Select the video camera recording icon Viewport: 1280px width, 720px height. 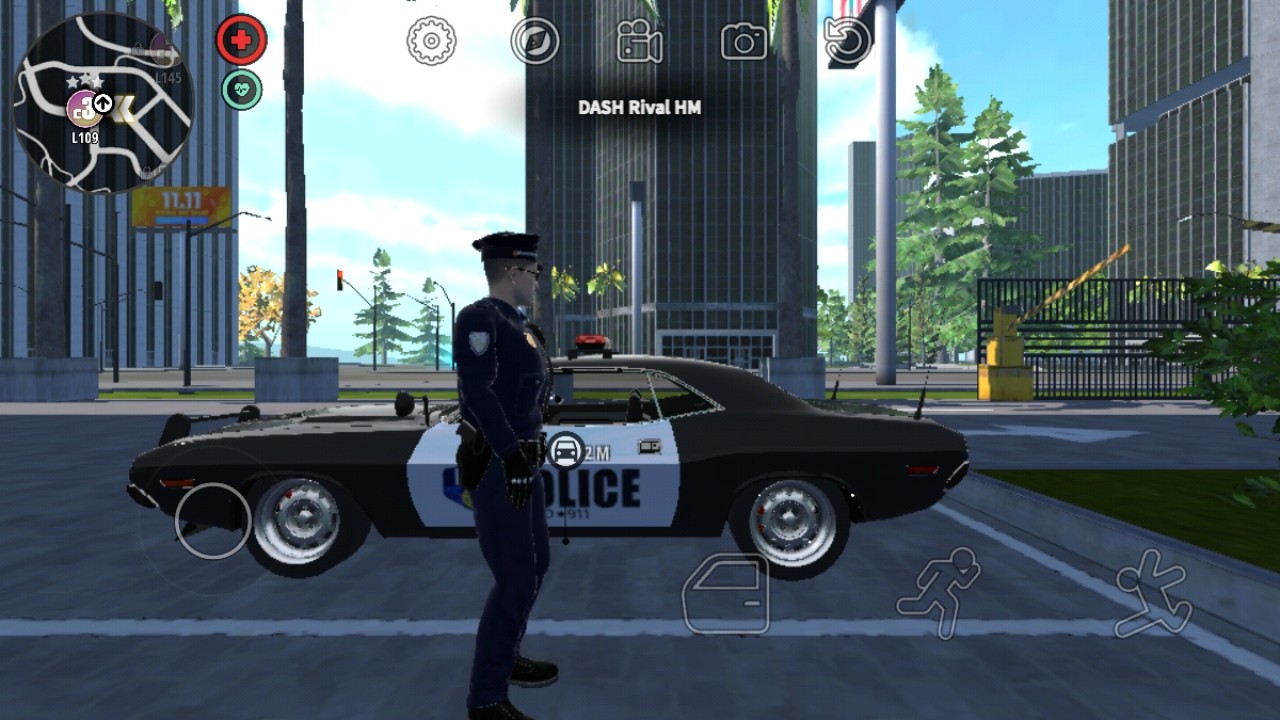pos(638,42)
